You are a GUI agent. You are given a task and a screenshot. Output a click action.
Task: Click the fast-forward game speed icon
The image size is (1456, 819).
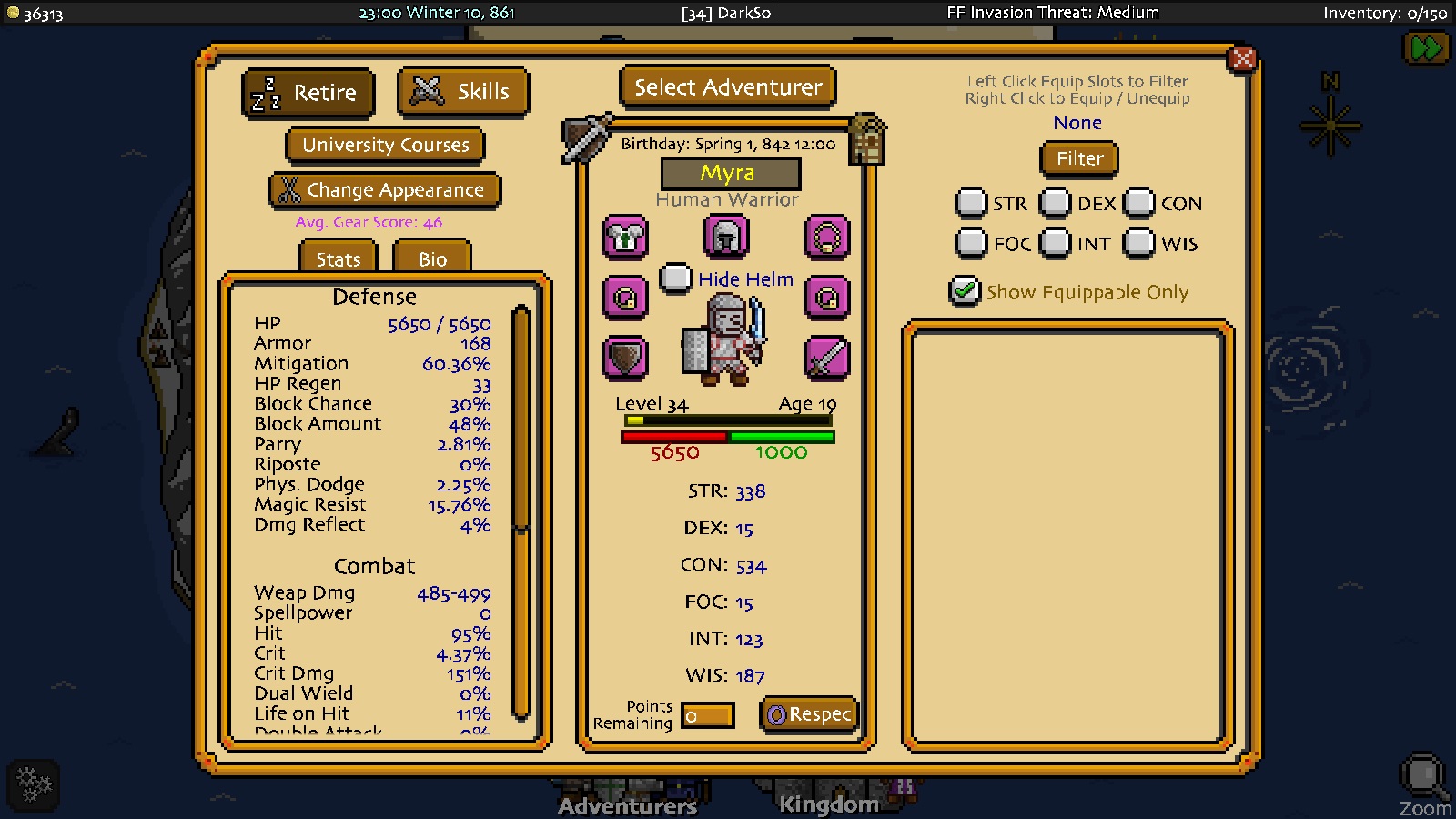[x=1427, y=47]
